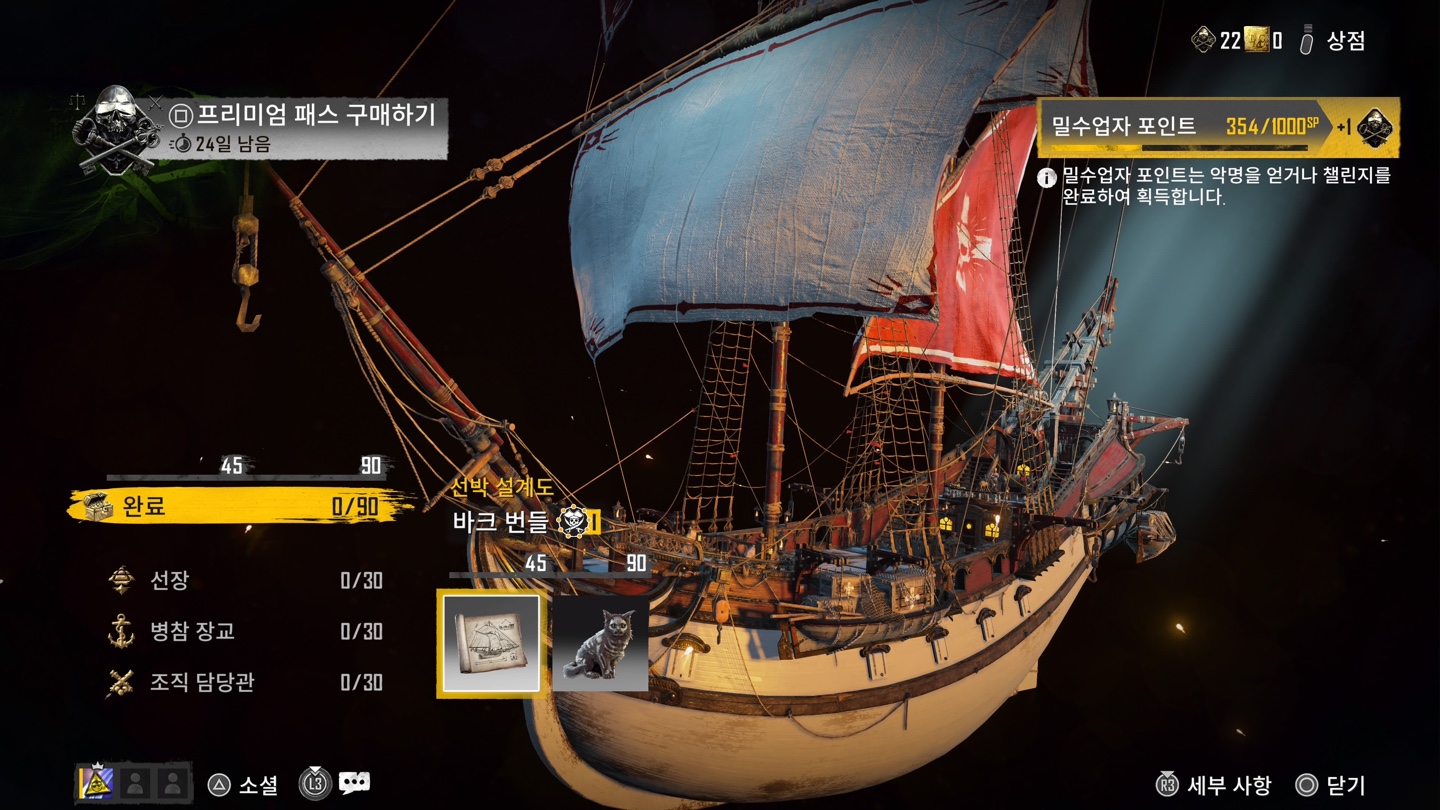Select the 조직 담당관 category
Viewport: 1440px width, 810px height.
click(245, 682)
